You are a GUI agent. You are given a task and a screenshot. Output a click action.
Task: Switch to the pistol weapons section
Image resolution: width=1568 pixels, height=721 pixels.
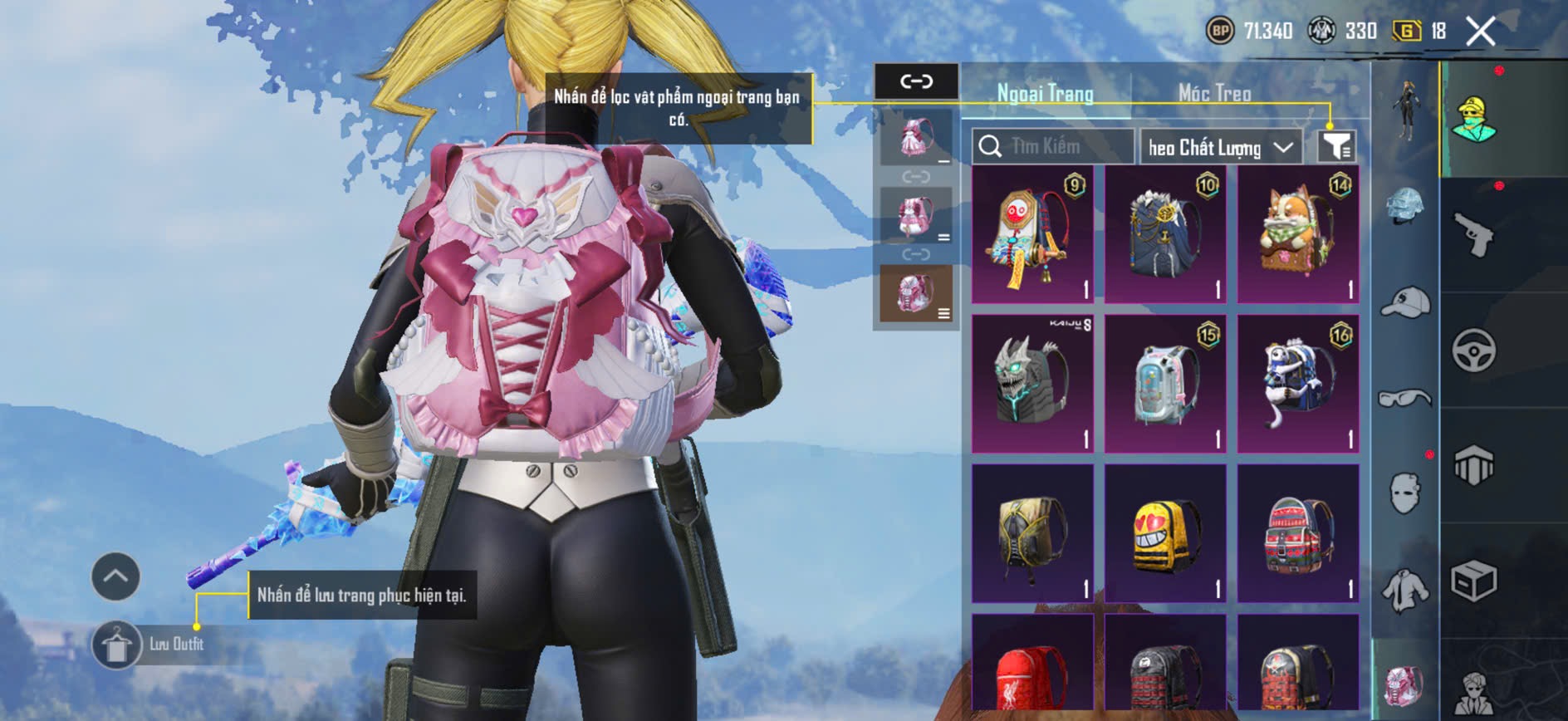pos(1474,235)
